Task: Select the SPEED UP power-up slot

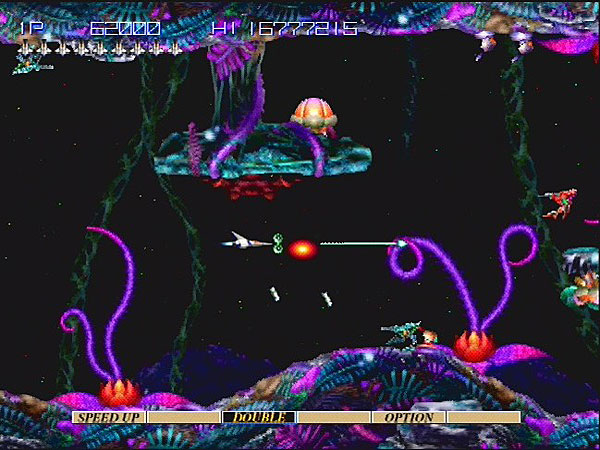Action: pyautogui.click(x=109, y=417)
